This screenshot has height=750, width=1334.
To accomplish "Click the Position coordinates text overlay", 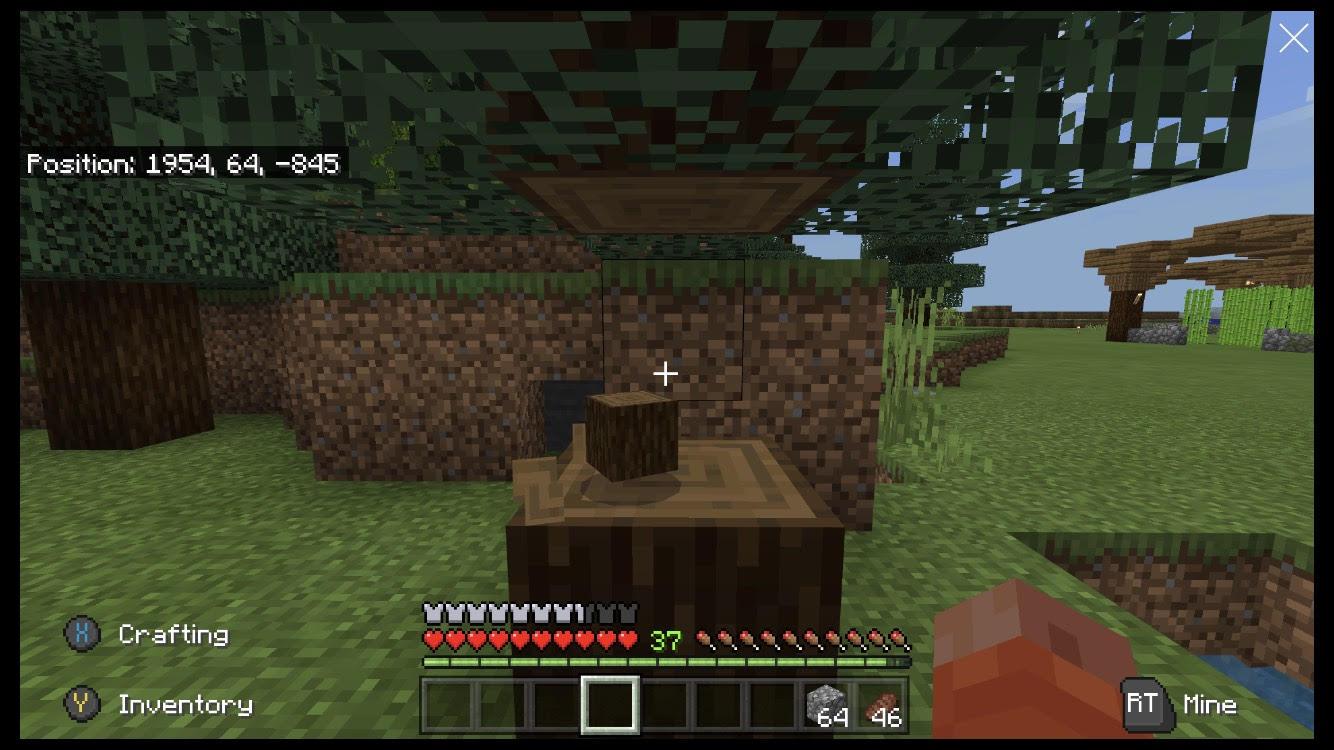I will 185,163.
